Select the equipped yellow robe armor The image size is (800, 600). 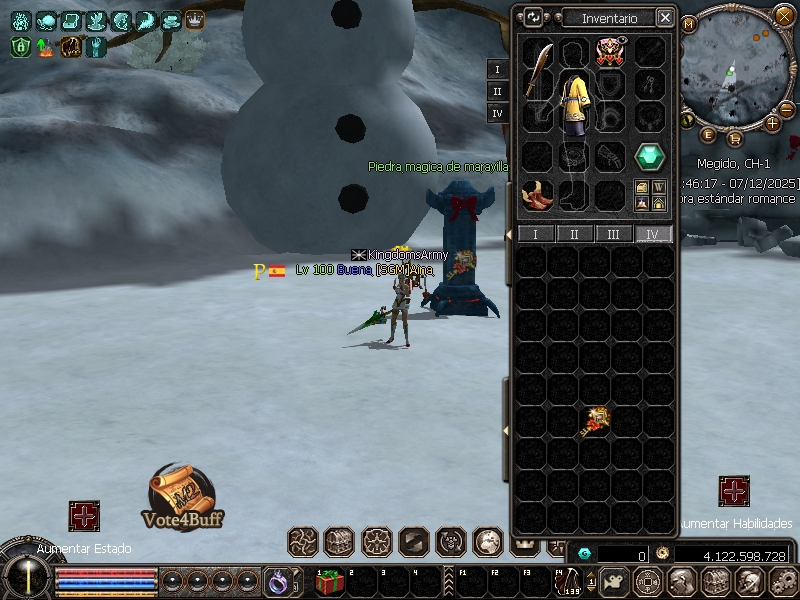(x=574, y=103)
